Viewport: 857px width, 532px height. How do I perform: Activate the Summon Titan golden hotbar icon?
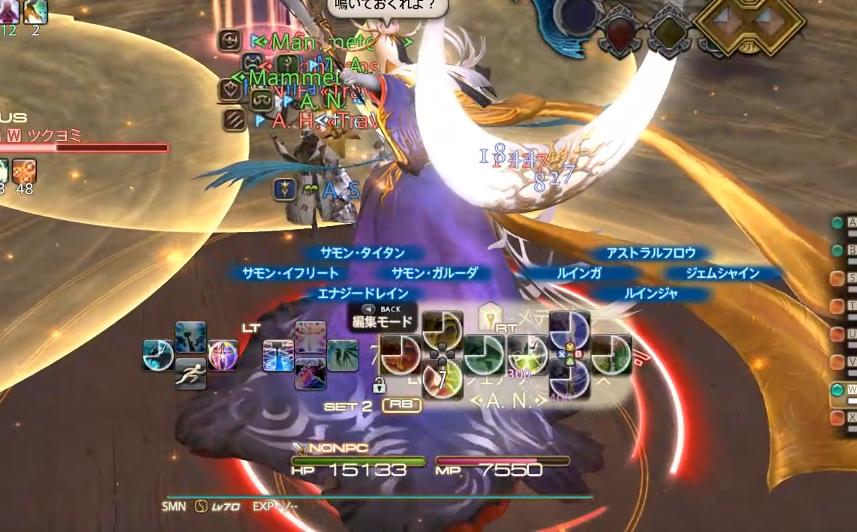pos(439,328)
